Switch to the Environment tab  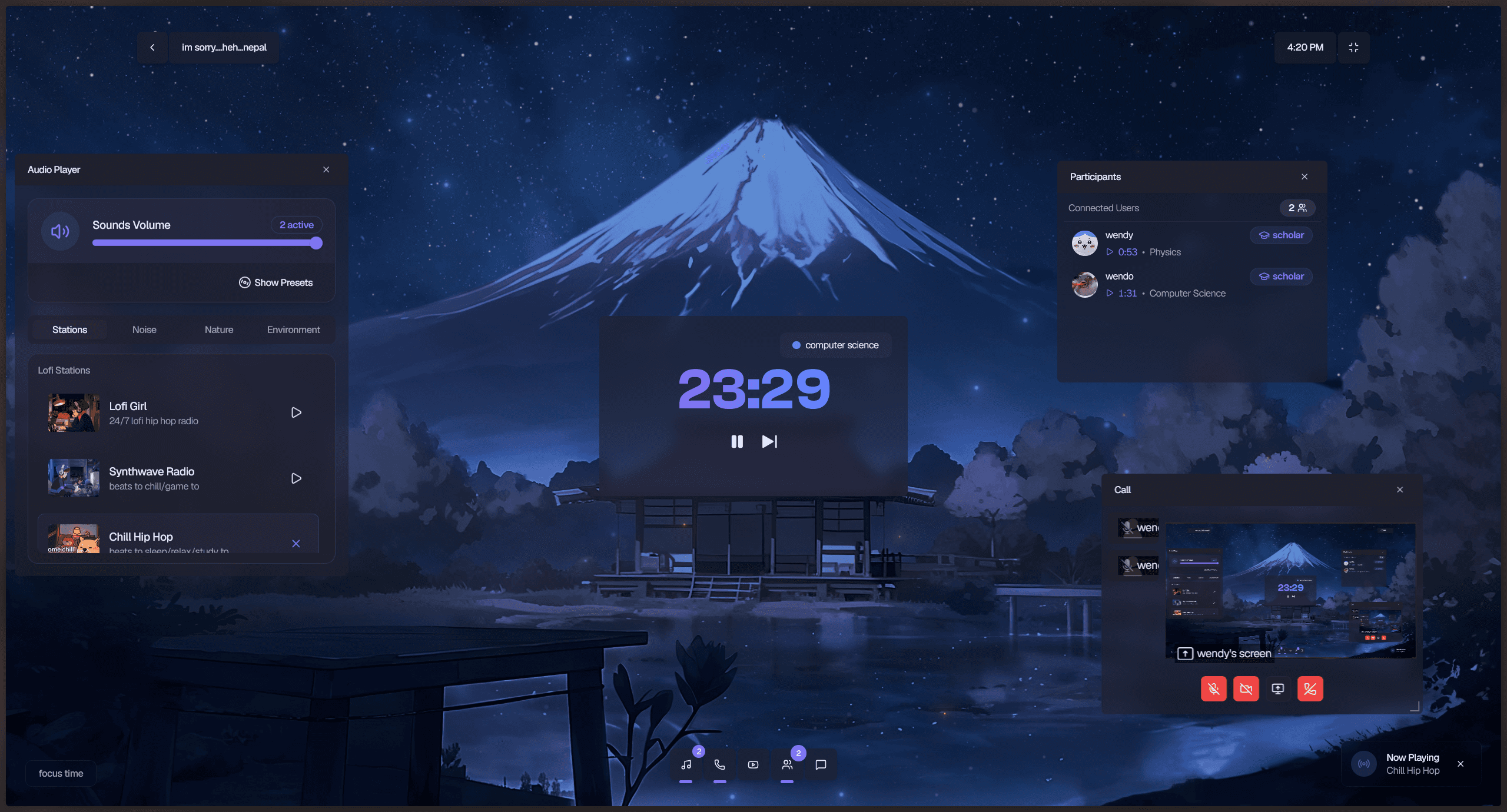pos(293,330)
